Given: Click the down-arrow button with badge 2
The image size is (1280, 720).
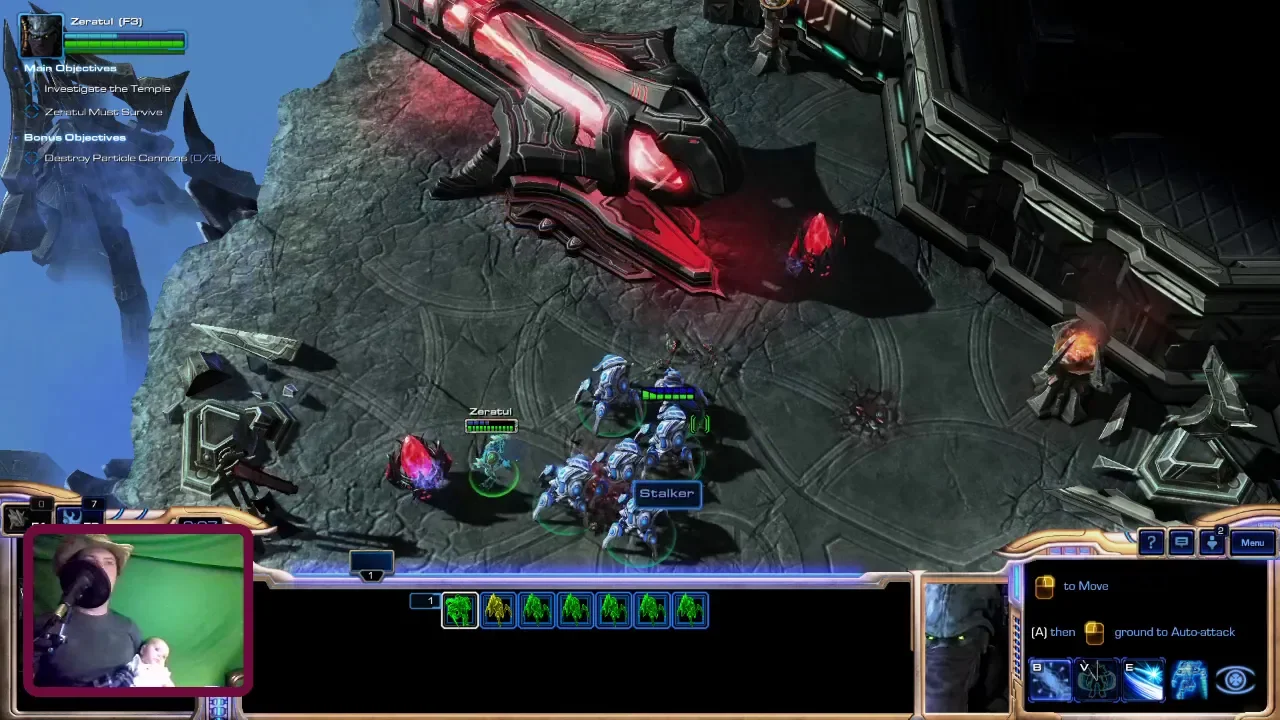Looking at the screenshot, I should pos(1211,543).
